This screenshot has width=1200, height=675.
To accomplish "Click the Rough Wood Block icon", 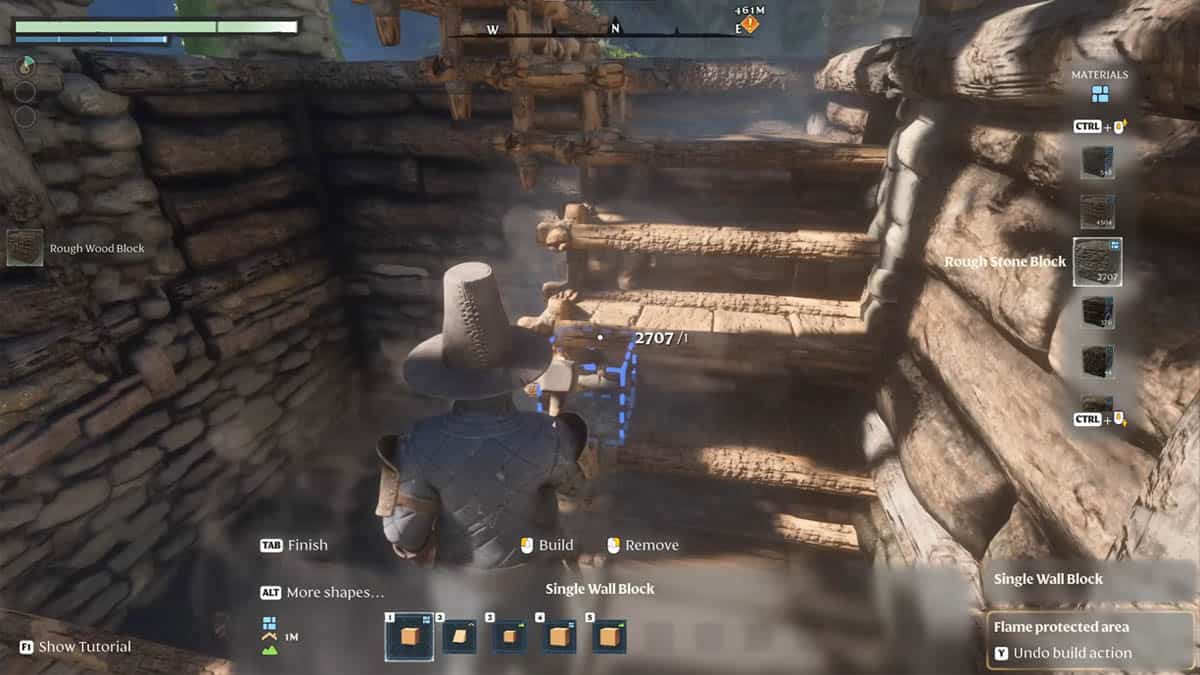I will [x=25, y=248].
